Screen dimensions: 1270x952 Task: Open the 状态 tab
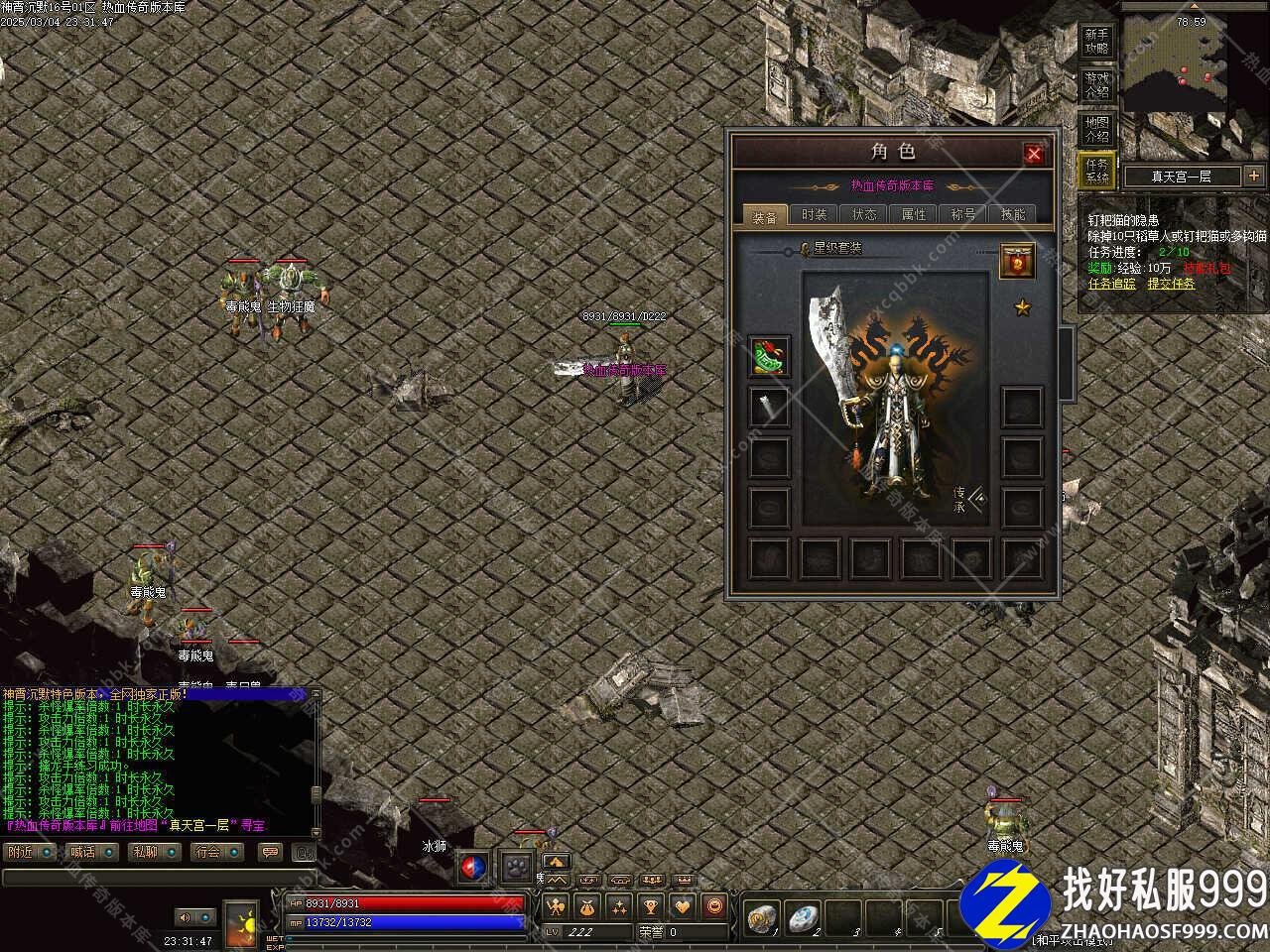point(864,214)
